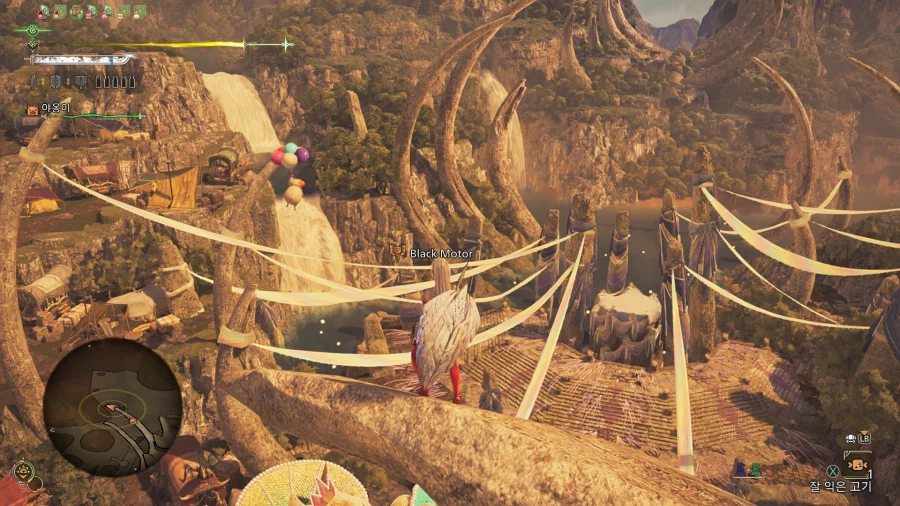Click the last buff icon in the status row

[140, 12]
